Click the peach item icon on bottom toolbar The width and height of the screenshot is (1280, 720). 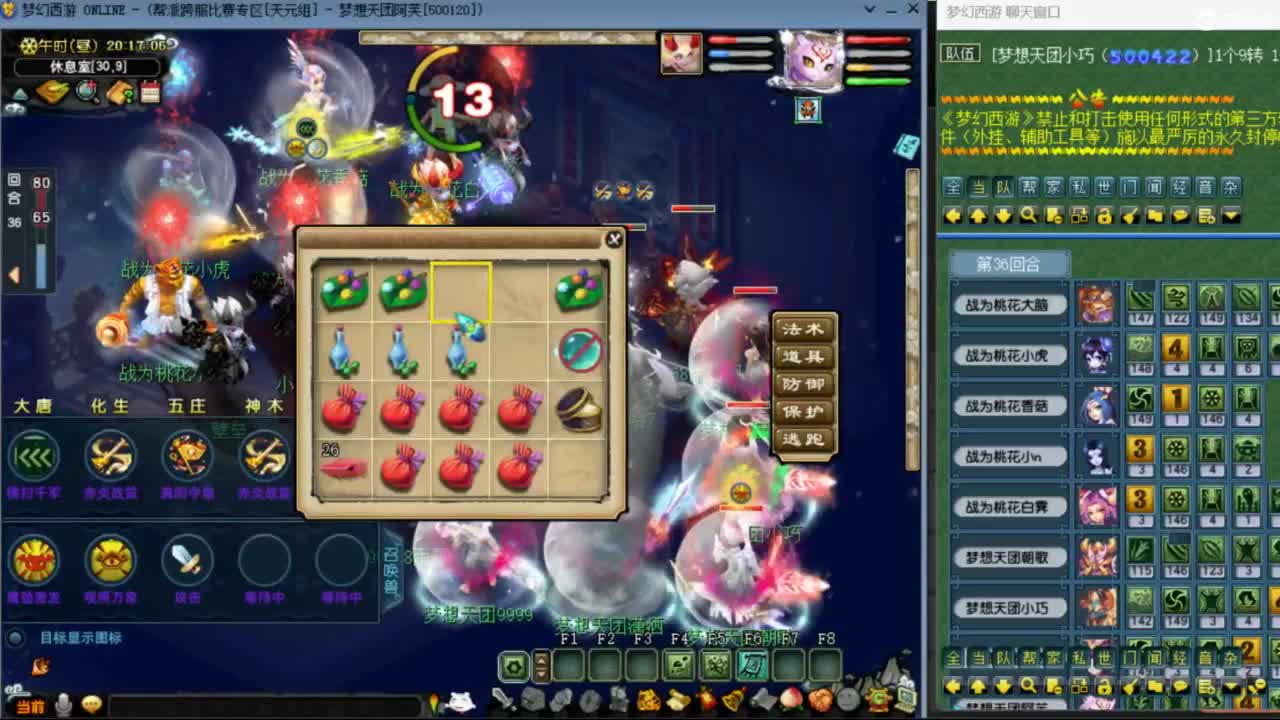pos(791,699)
